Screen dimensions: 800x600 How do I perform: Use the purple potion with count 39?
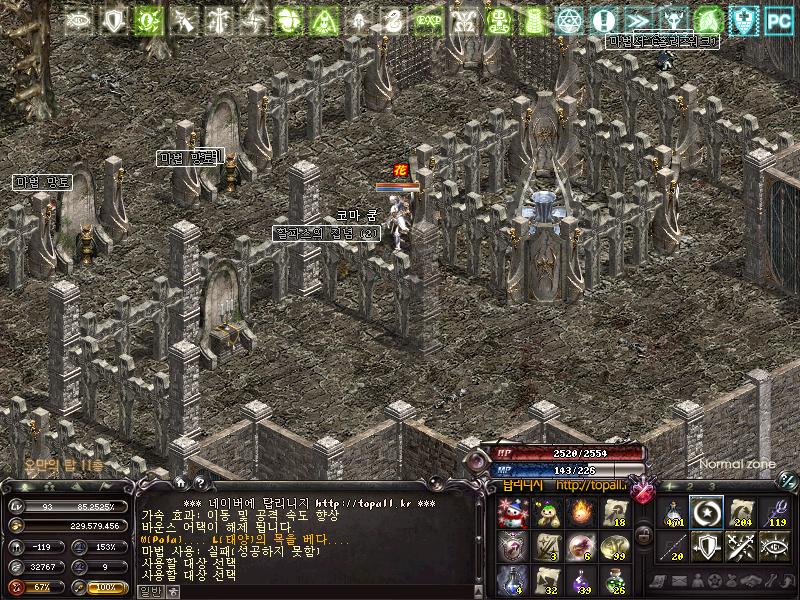click(579, 578)
